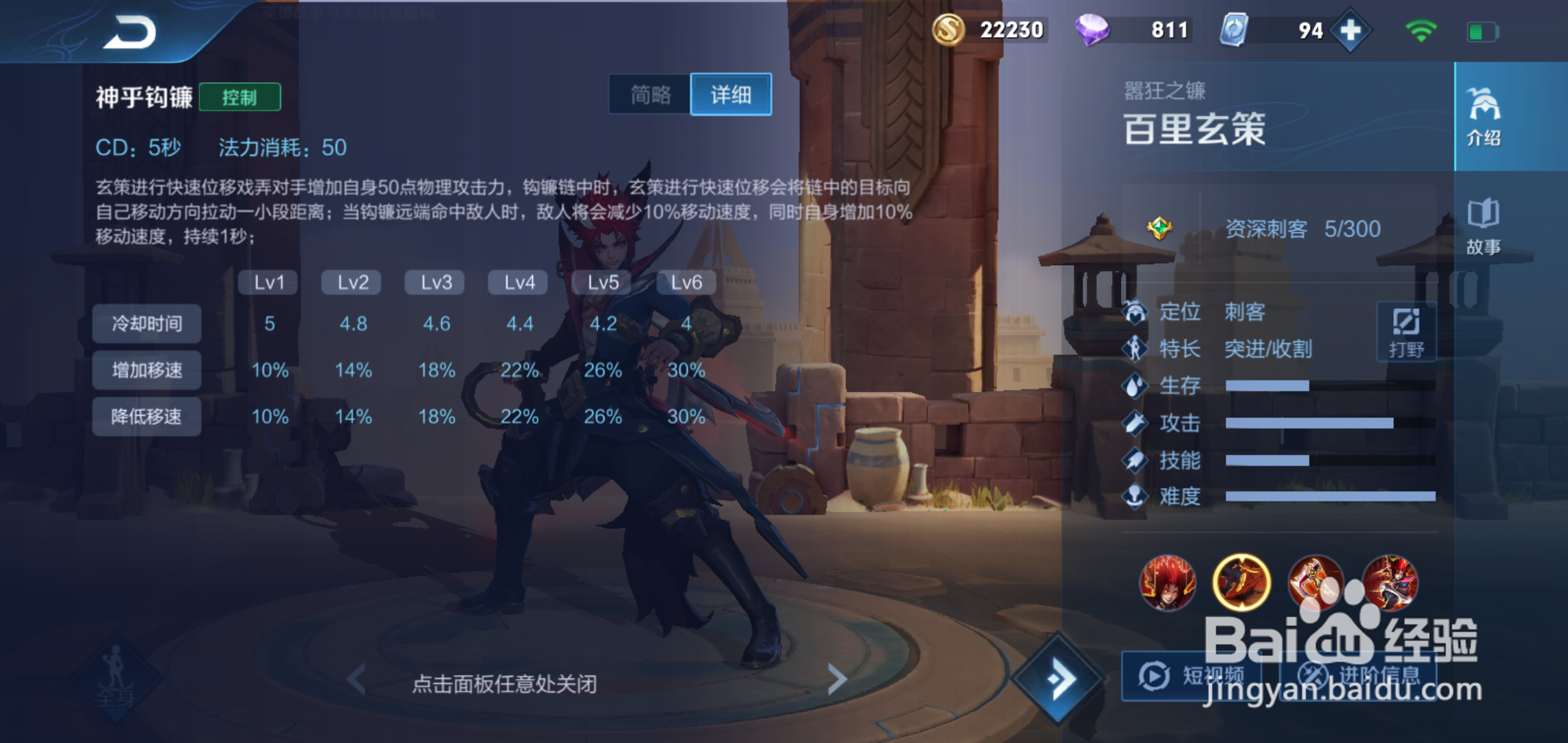Click the 攻击 attack attribute icon
Screen dimensions: 1568x743
[1135, 423]
